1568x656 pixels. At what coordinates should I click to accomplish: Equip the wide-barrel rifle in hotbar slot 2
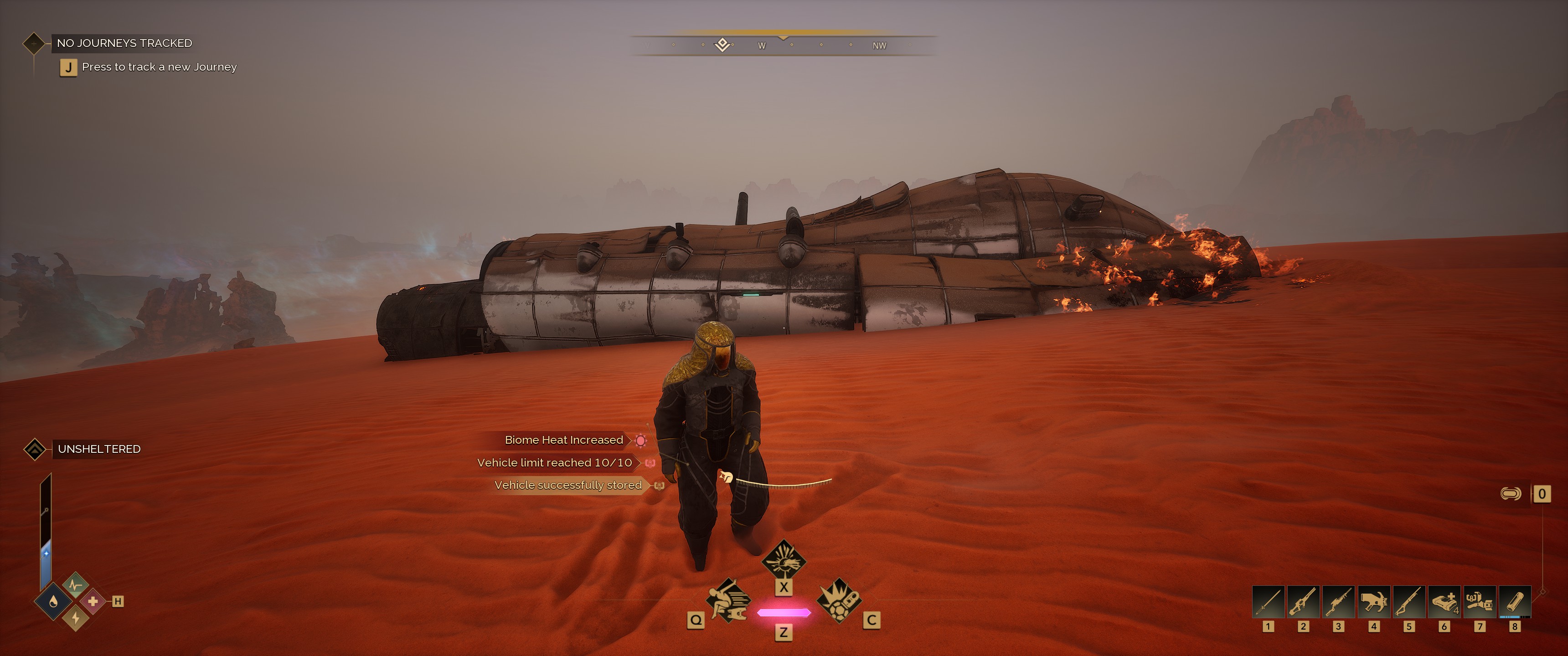coord(1303,602)
